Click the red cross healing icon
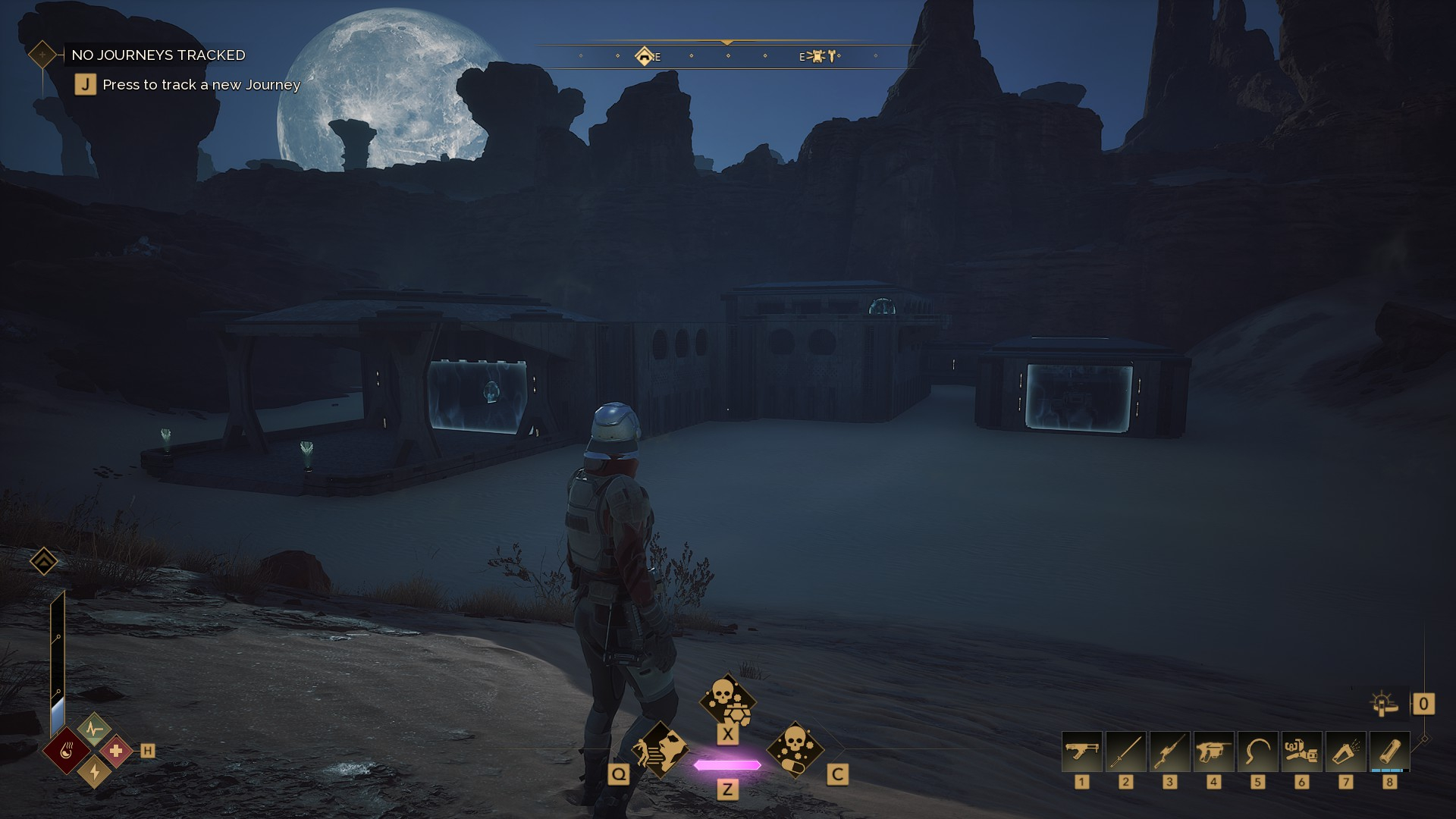The width and height of the screenshot is (1456, 819). [x=116, y=751]
